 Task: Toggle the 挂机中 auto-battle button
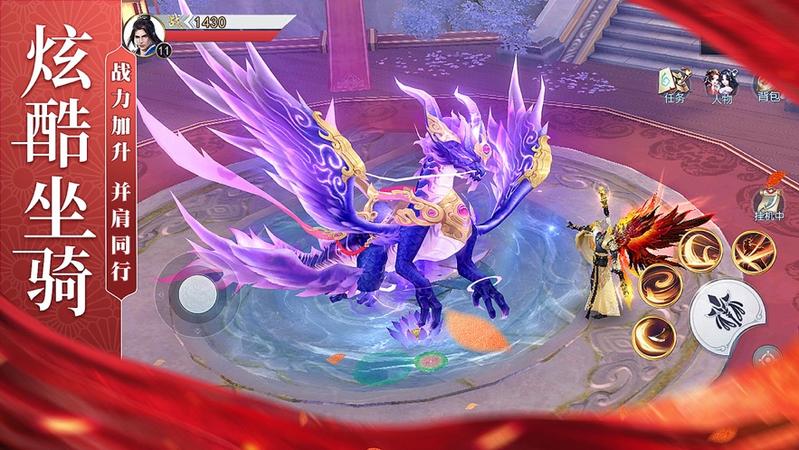pyautogui.click(x=768, y=198)
